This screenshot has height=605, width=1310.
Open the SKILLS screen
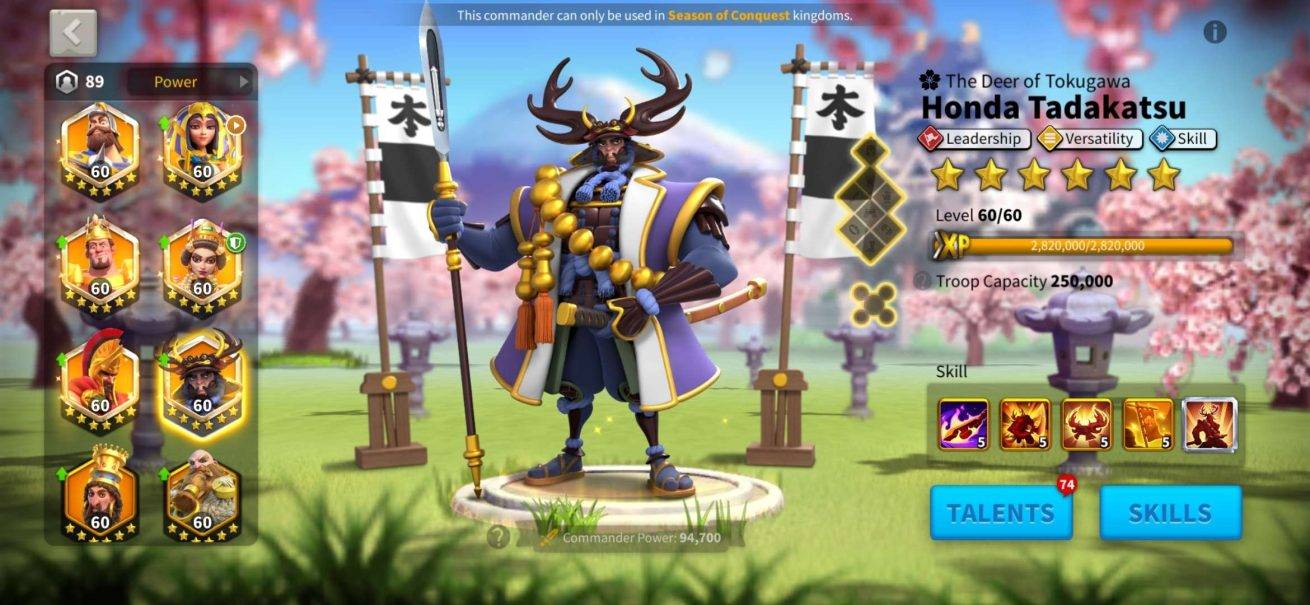point(1170,513)
